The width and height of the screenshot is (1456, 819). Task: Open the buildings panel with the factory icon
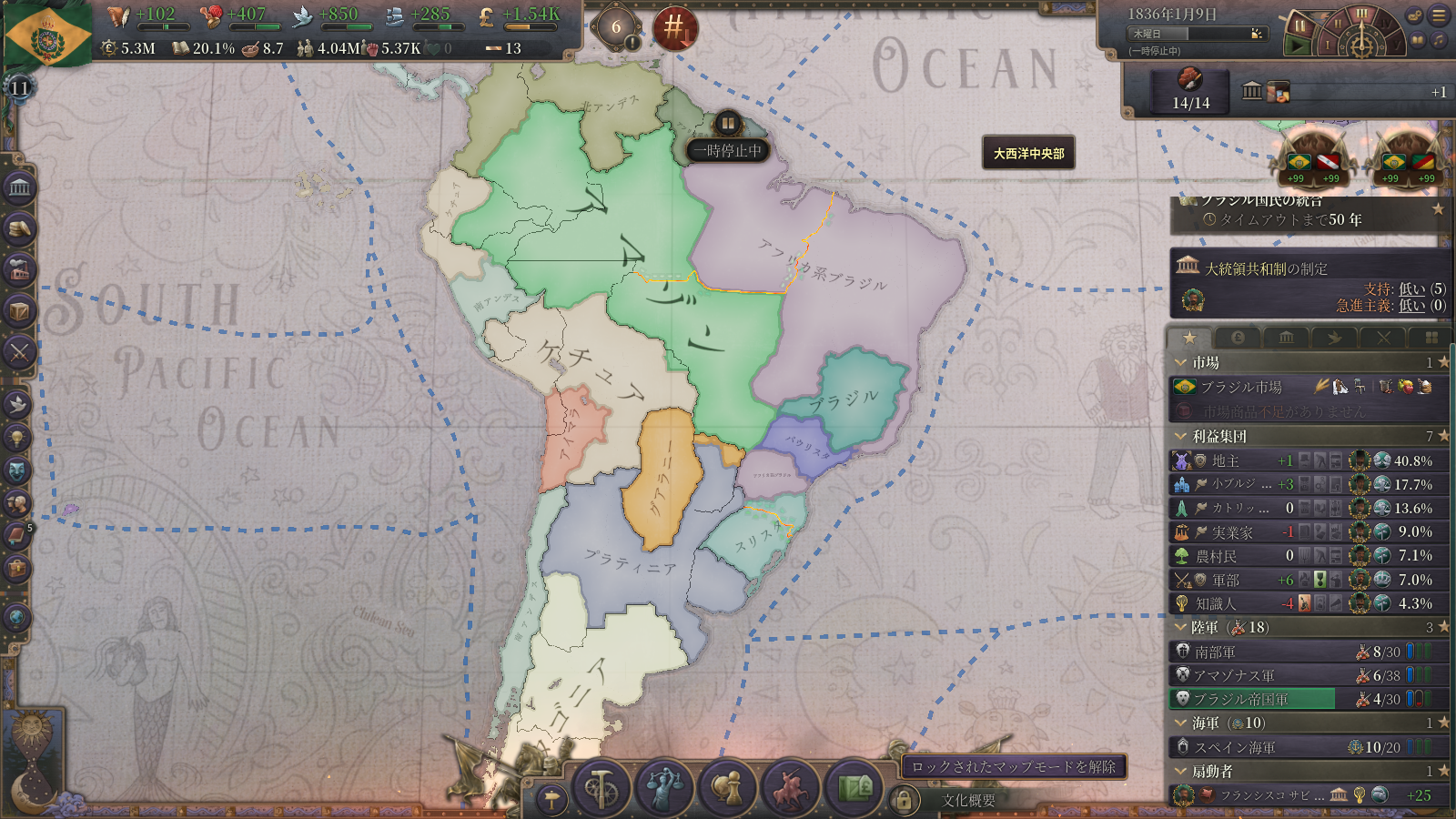point(19,270)
